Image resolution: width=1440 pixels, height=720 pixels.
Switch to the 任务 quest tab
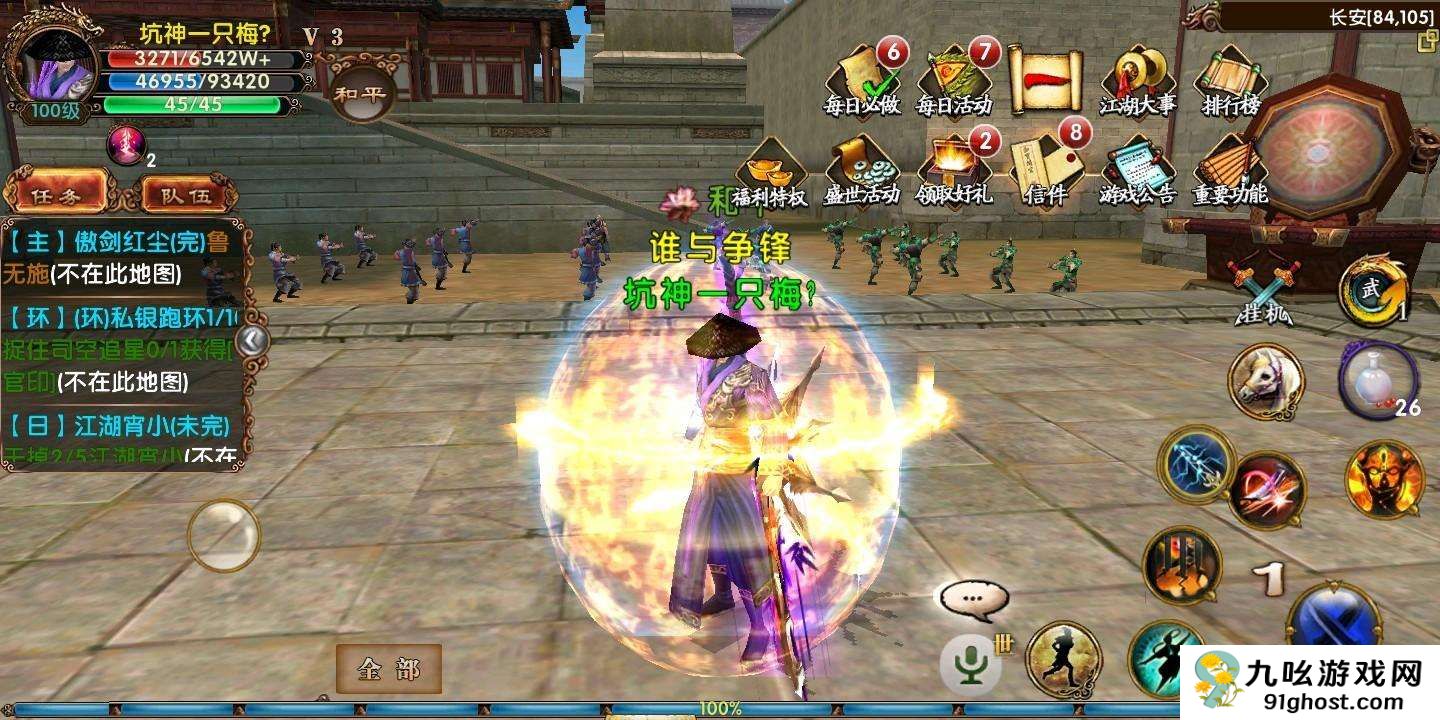[57, 194]
